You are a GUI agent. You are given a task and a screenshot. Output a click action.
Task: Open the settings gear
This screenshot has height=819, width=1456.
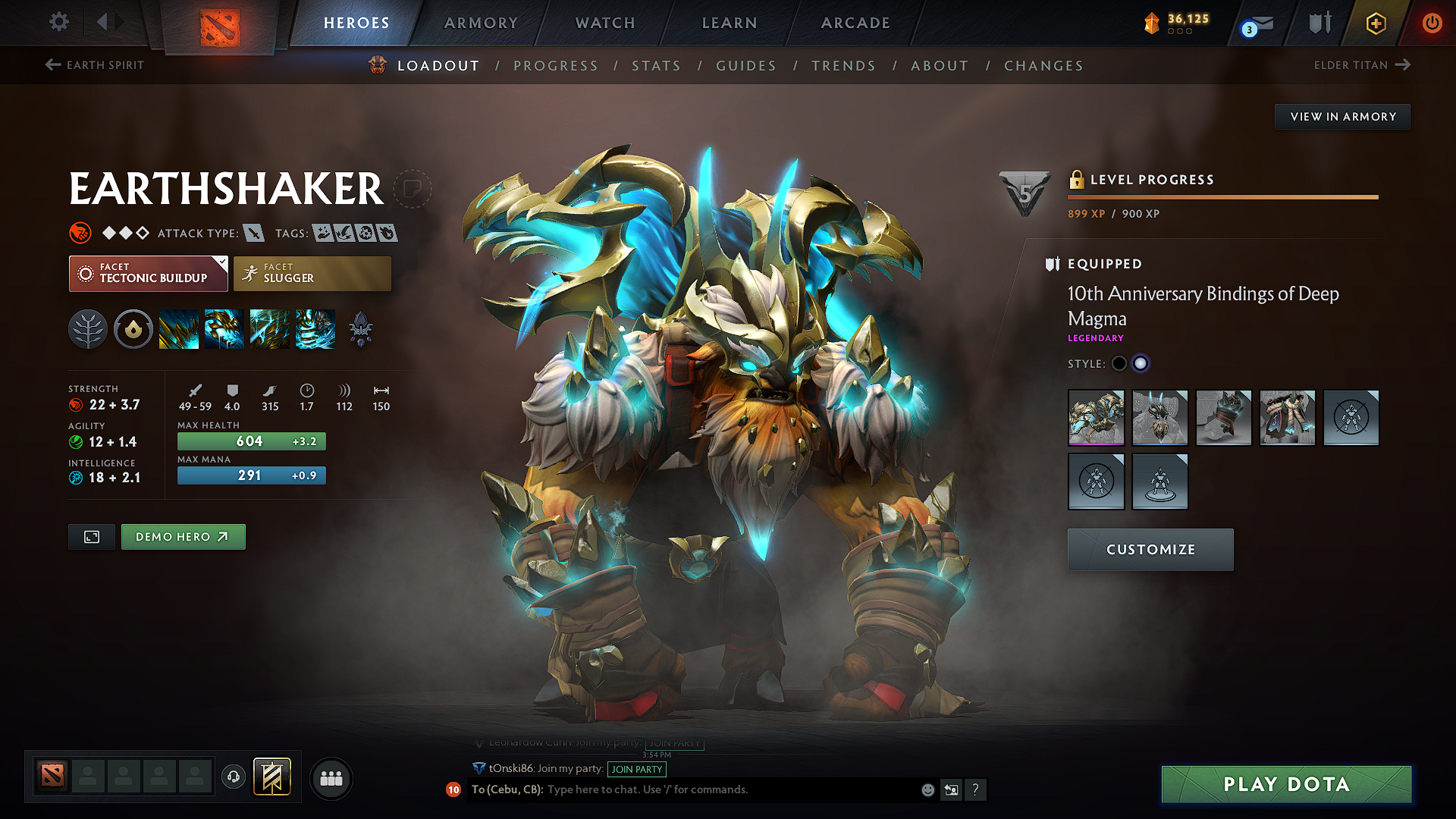[58, 22]
